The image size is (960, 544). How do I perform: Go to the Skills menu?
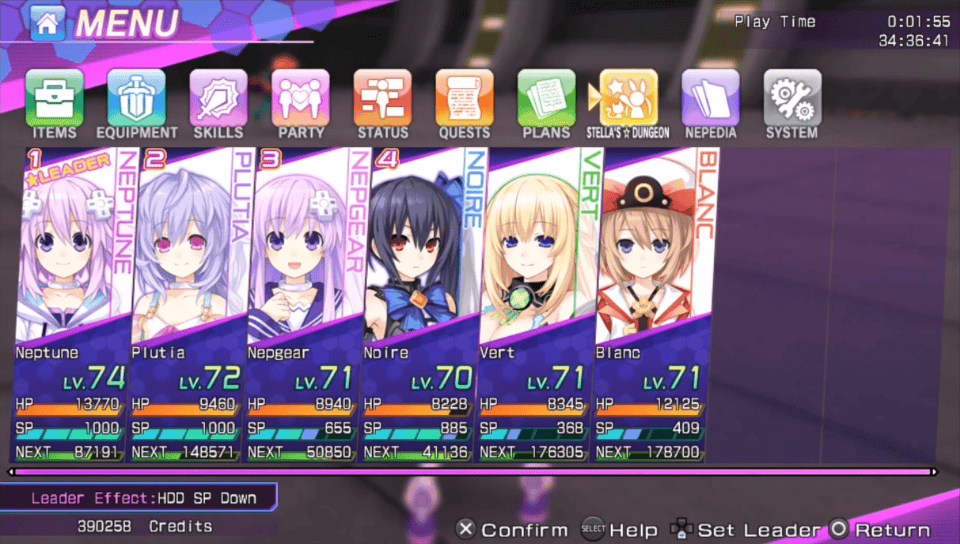pos(218,98)
